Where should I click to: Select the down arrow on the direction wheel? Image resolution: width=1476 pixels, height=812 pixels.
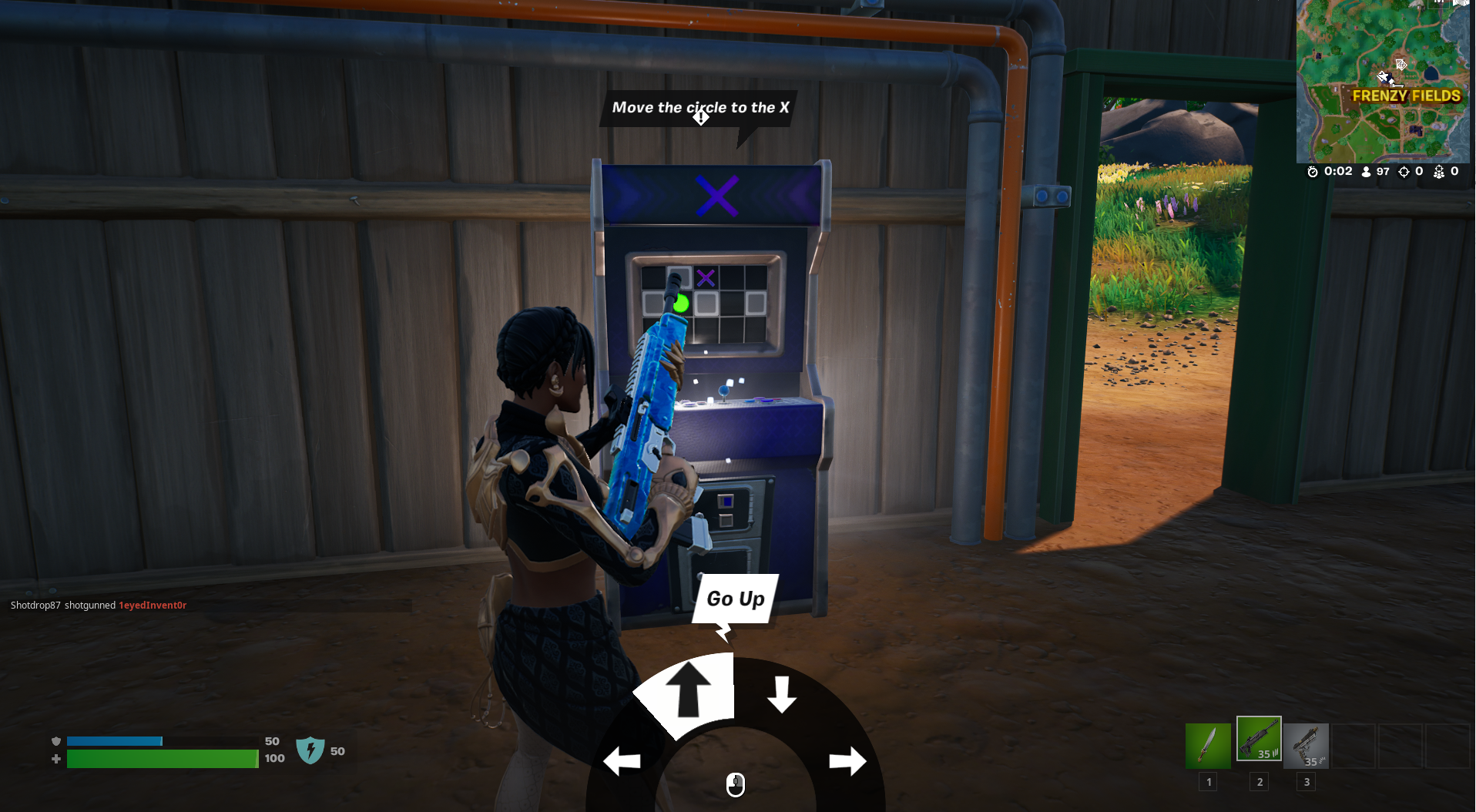[x=781, y=694]
